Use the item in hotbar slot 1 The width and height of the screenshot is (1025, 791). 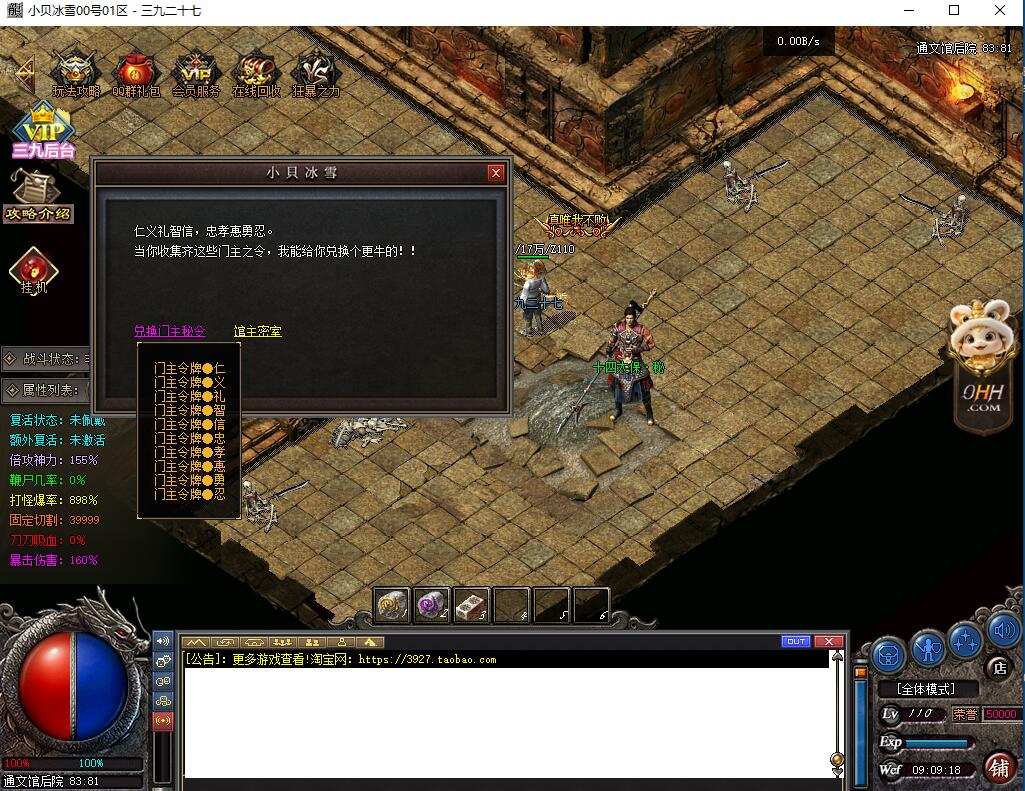click(392, 604)
